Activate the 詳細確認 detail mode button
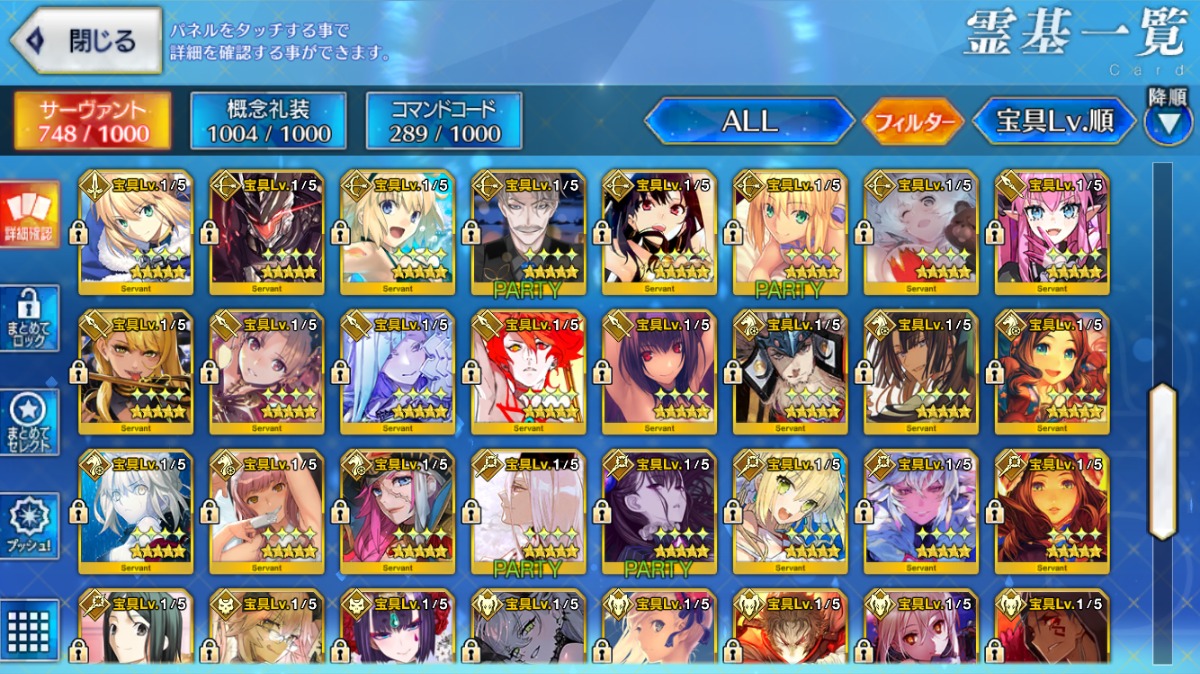 (30, 215)
